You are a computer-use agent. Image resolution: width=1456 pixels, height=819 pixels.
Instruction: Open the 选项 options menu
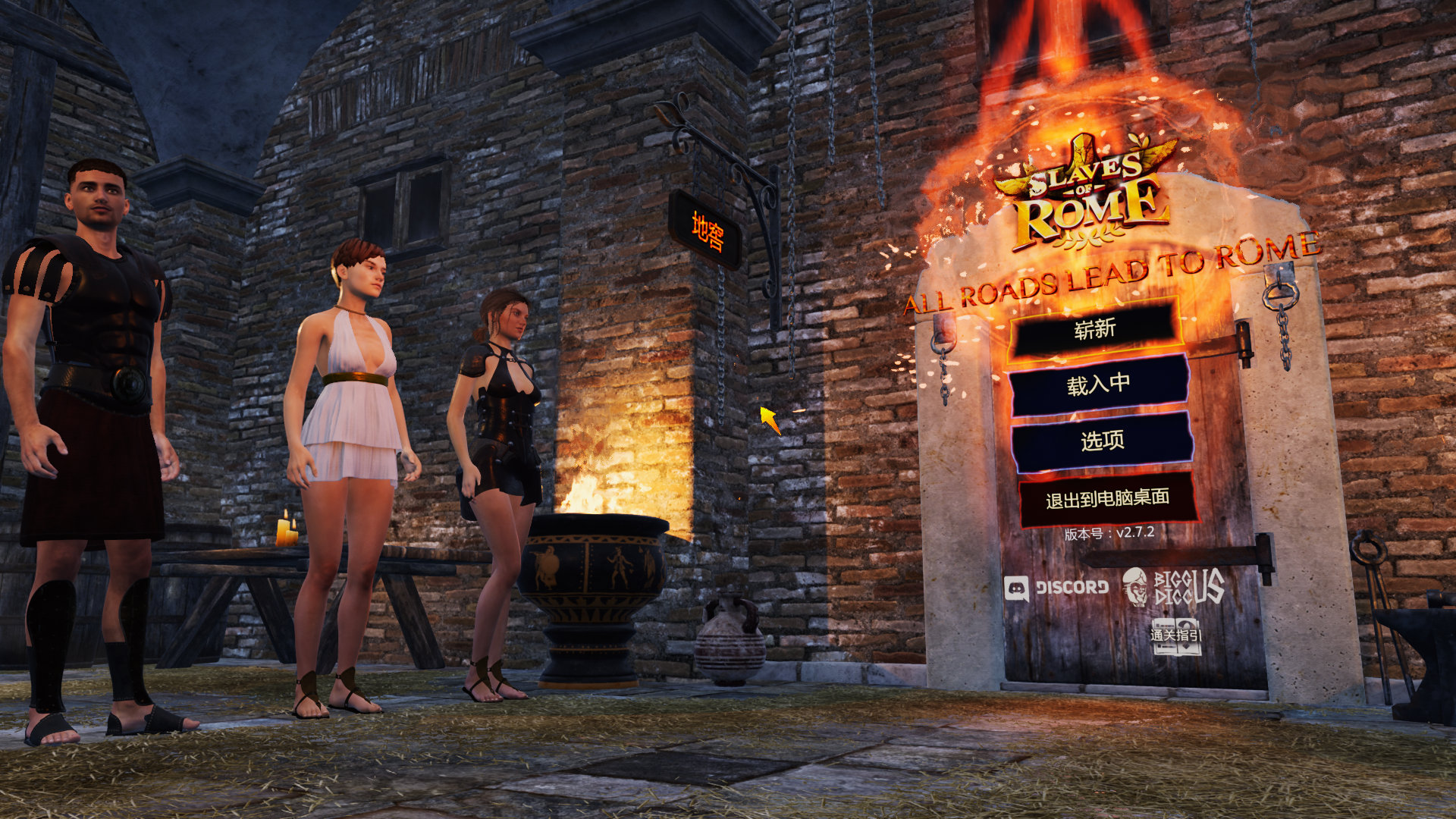[1102, 441]
